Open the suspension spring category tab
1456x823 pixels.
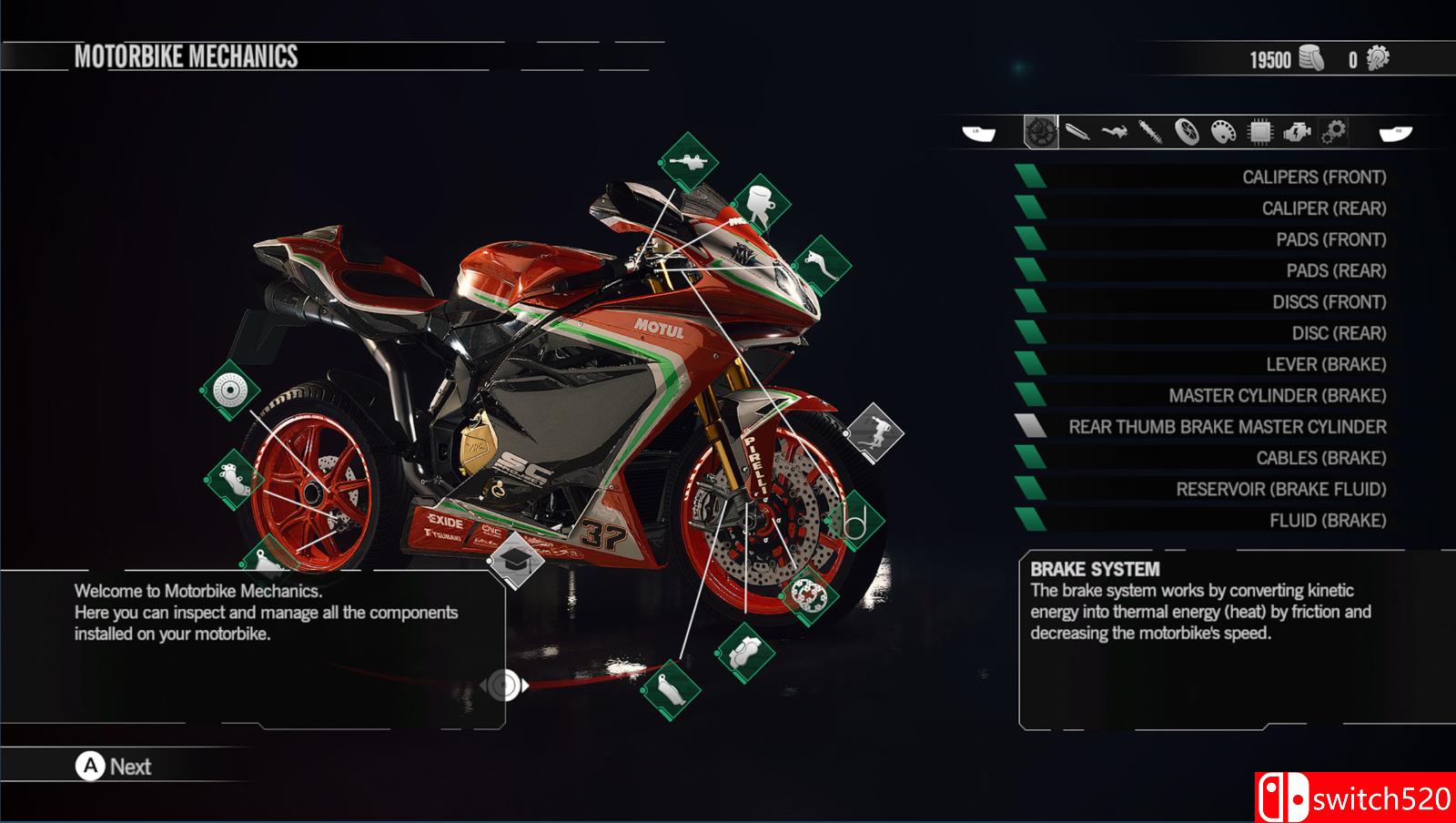point(1150,133)
